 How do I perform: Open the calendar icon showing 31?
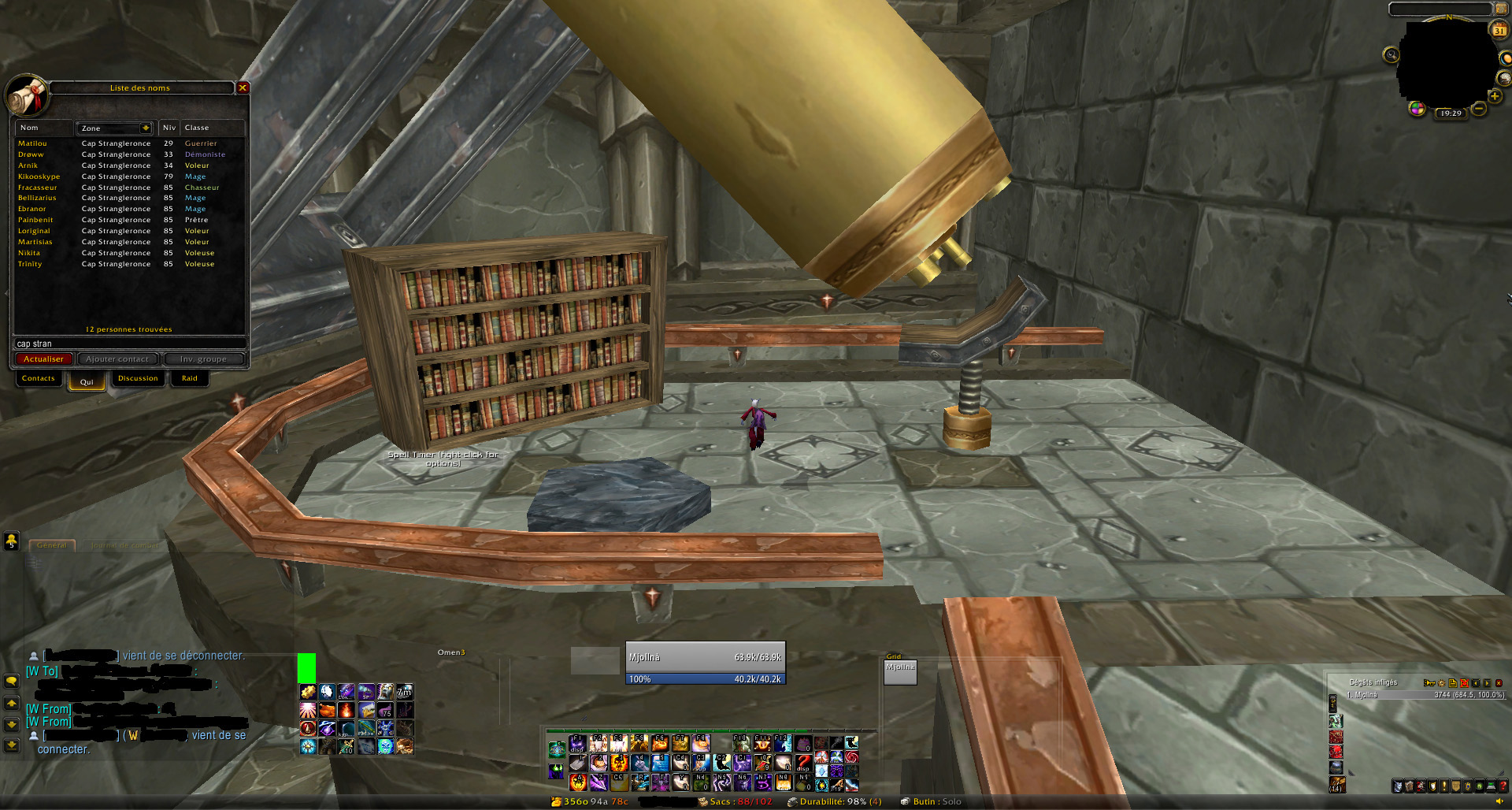[1499, 31]
